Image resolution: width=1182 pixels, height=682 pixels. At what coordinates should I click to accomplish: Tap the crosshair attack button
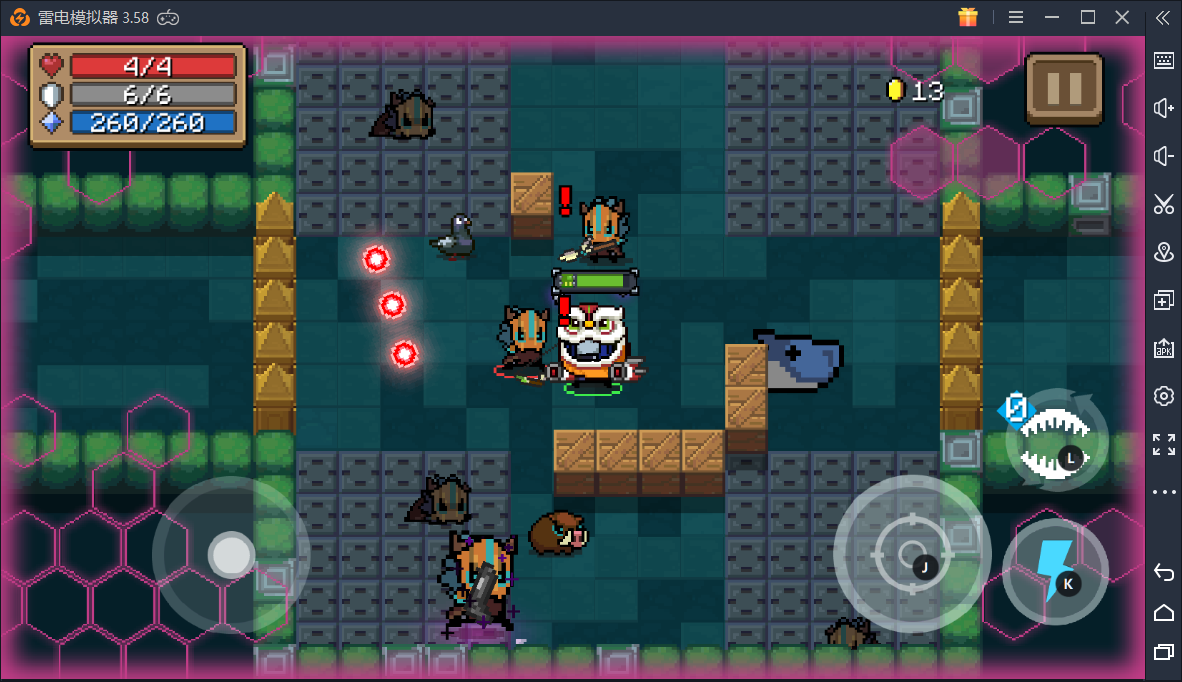tap(911, 553)
